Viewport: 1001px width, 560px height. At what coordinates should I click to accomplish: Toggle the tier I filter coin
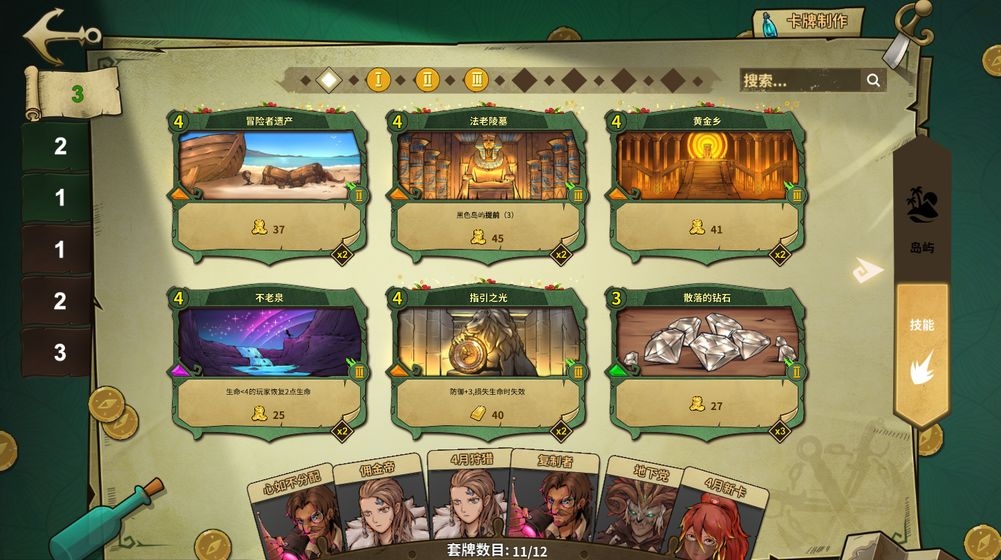pyautogui.click(x=378, y=79)
